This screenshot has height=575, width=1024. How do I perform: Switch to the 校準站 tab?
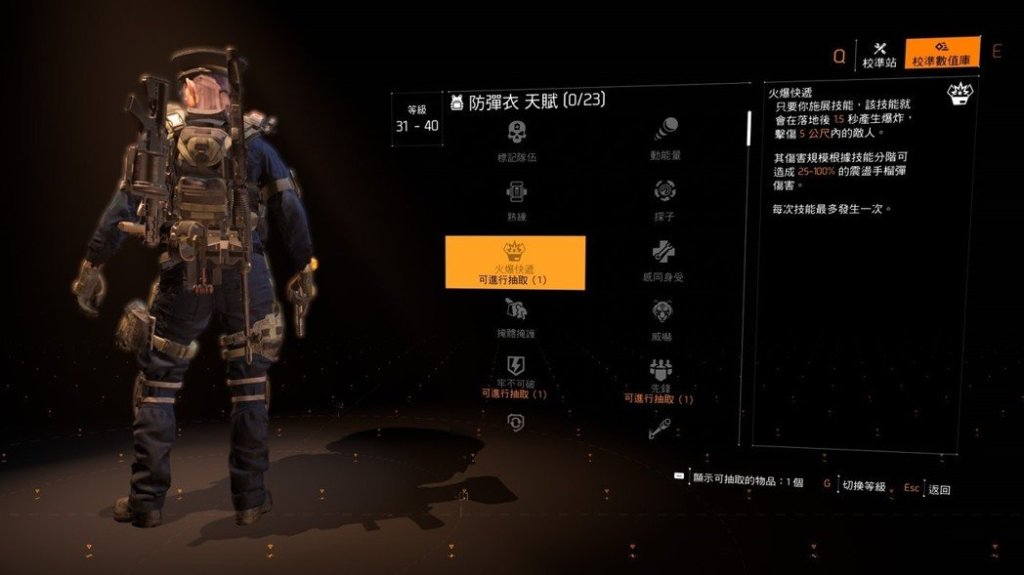(x=880, y=54)
